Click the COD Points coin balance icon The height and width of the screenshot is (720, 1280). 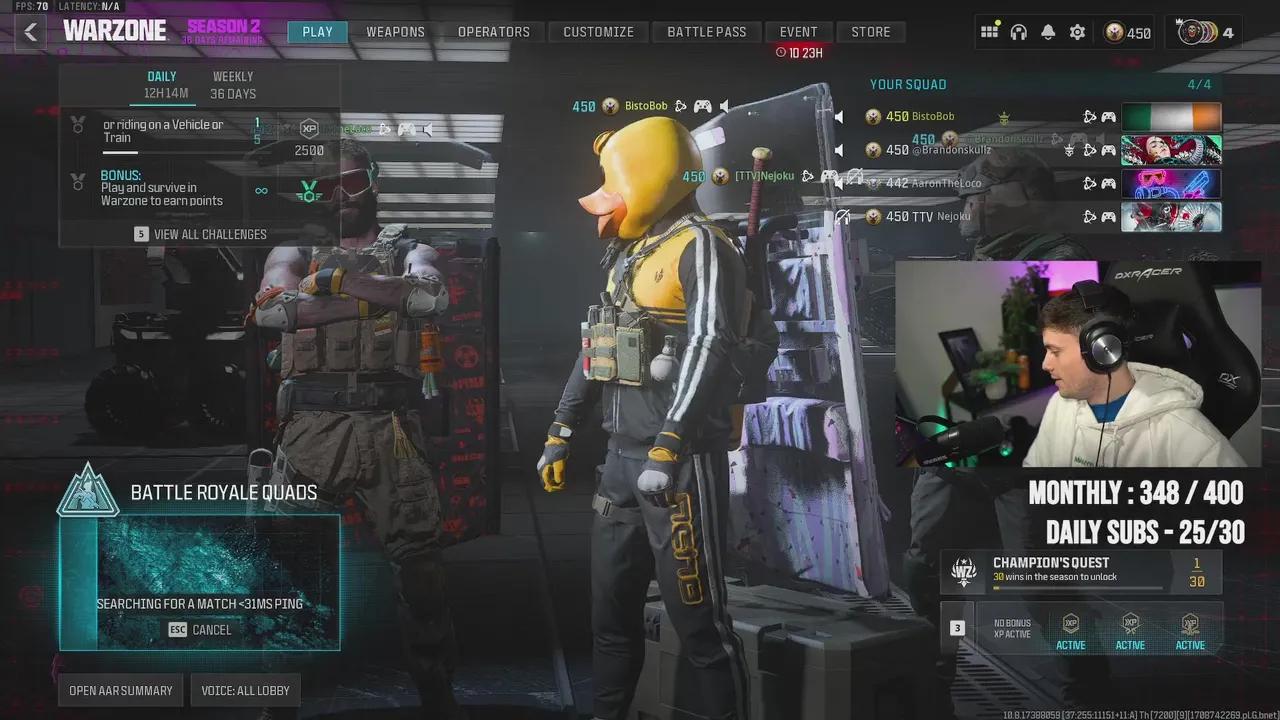click(x=1113, y=31)
